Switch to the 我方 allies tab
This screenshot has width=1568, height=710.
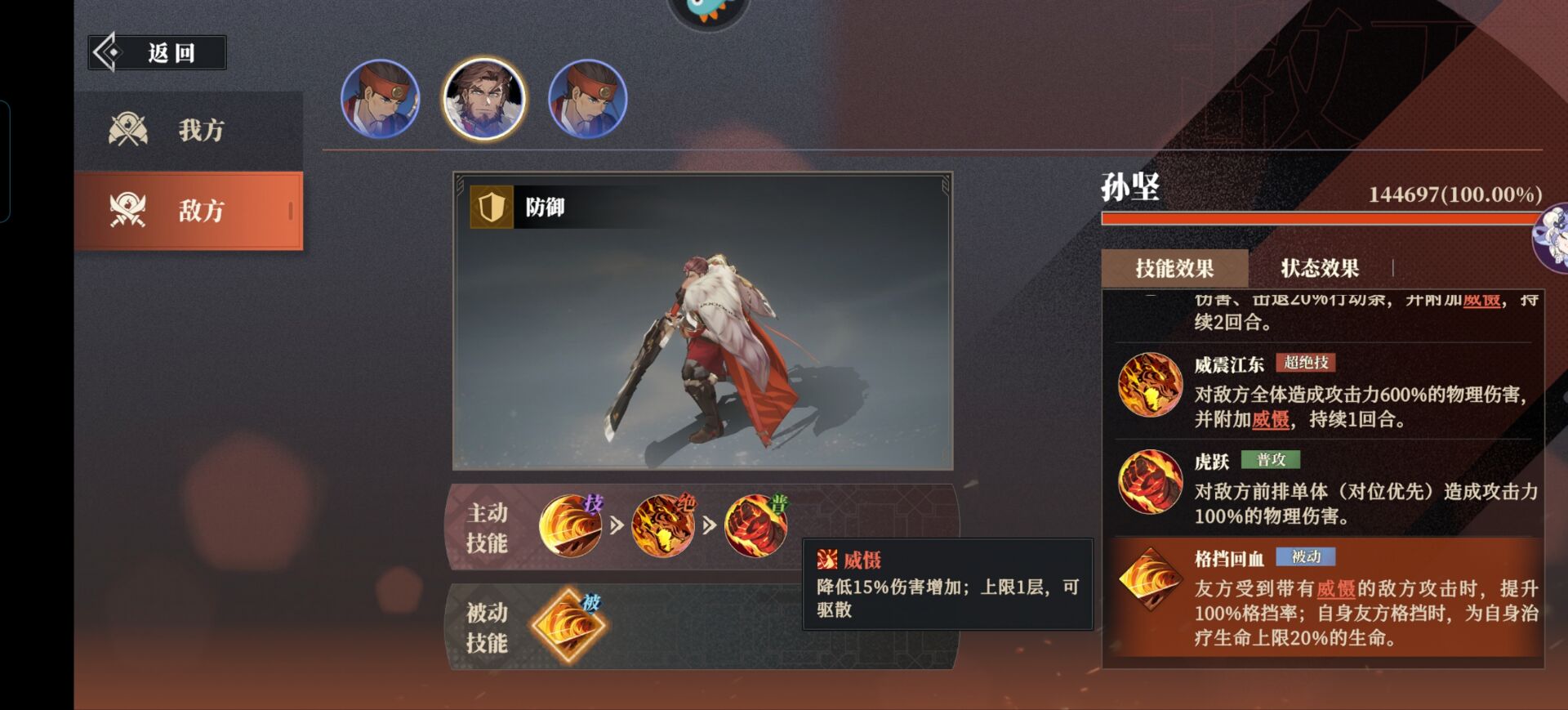[x=189, y=131]
